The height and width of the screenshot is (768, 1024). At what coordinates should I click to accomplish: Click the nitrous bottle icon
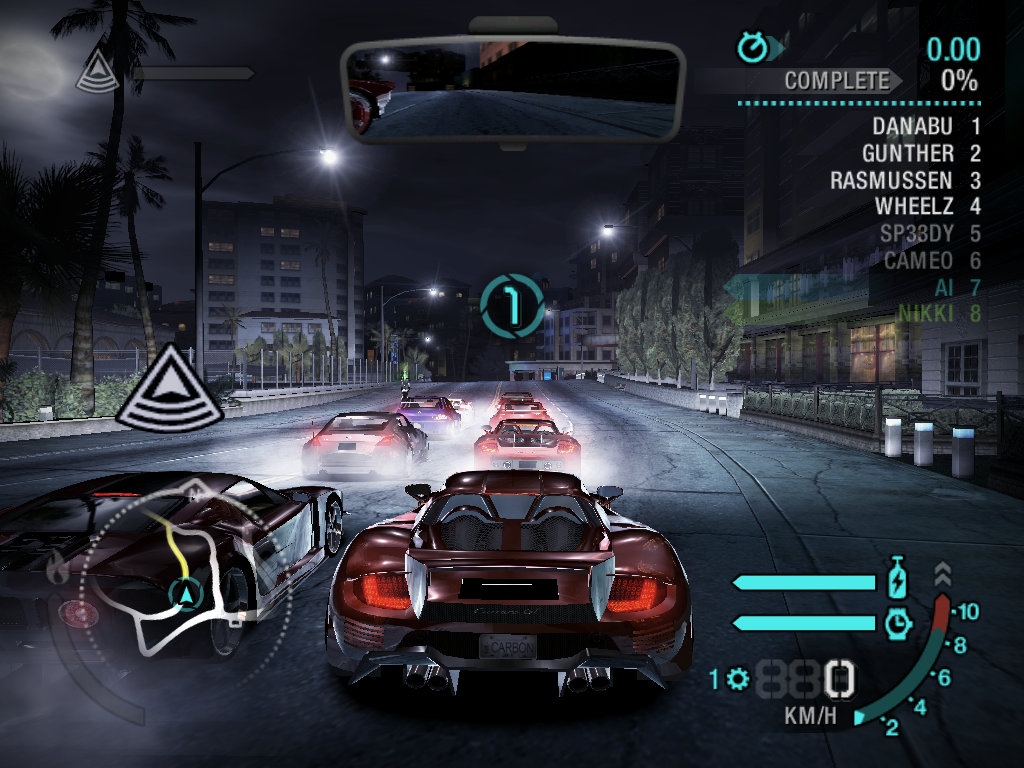(x=898, y=581)
